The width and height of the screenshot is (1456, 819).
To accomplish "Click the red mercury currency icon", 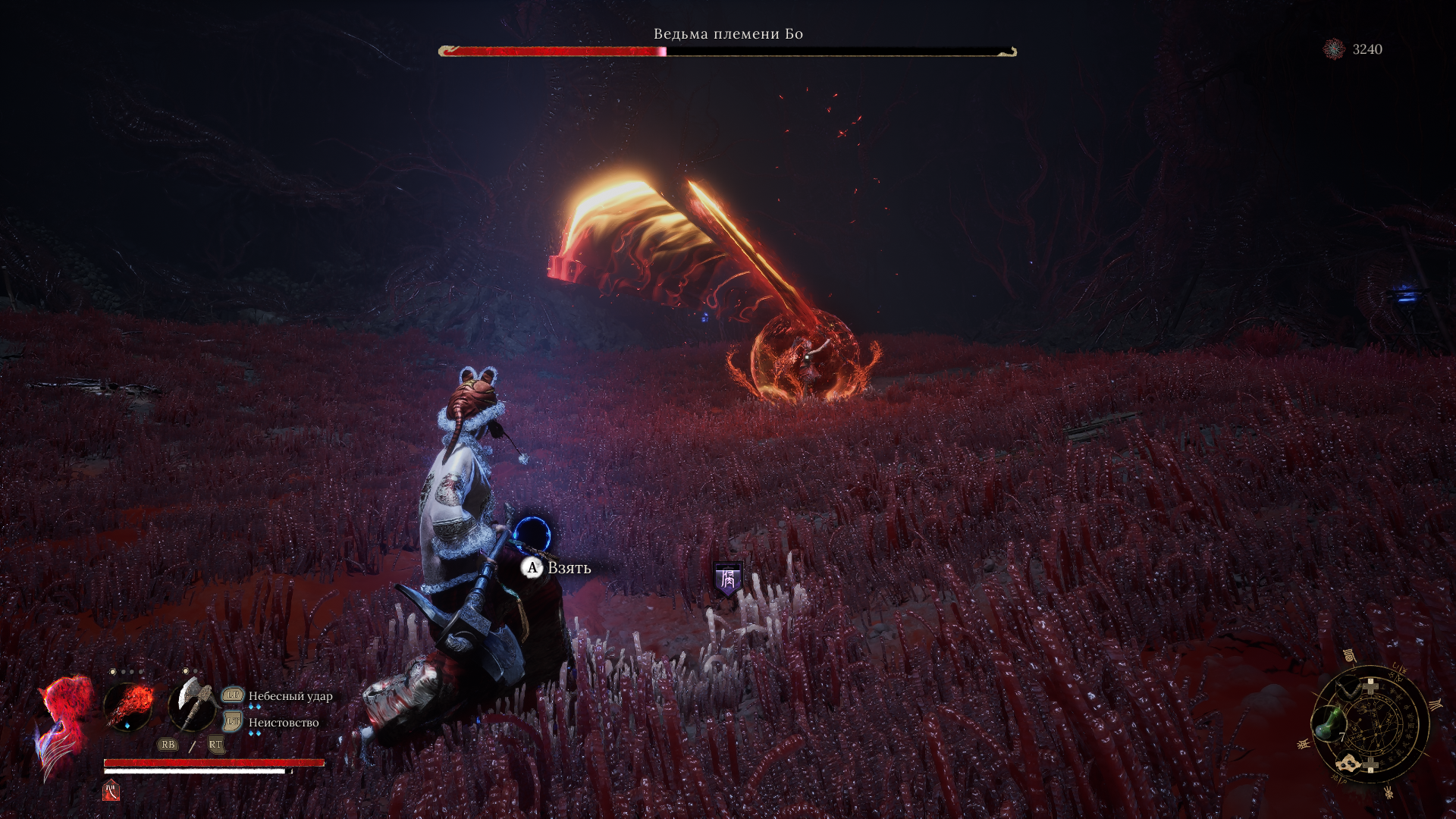I will [x=1334, y=49].
